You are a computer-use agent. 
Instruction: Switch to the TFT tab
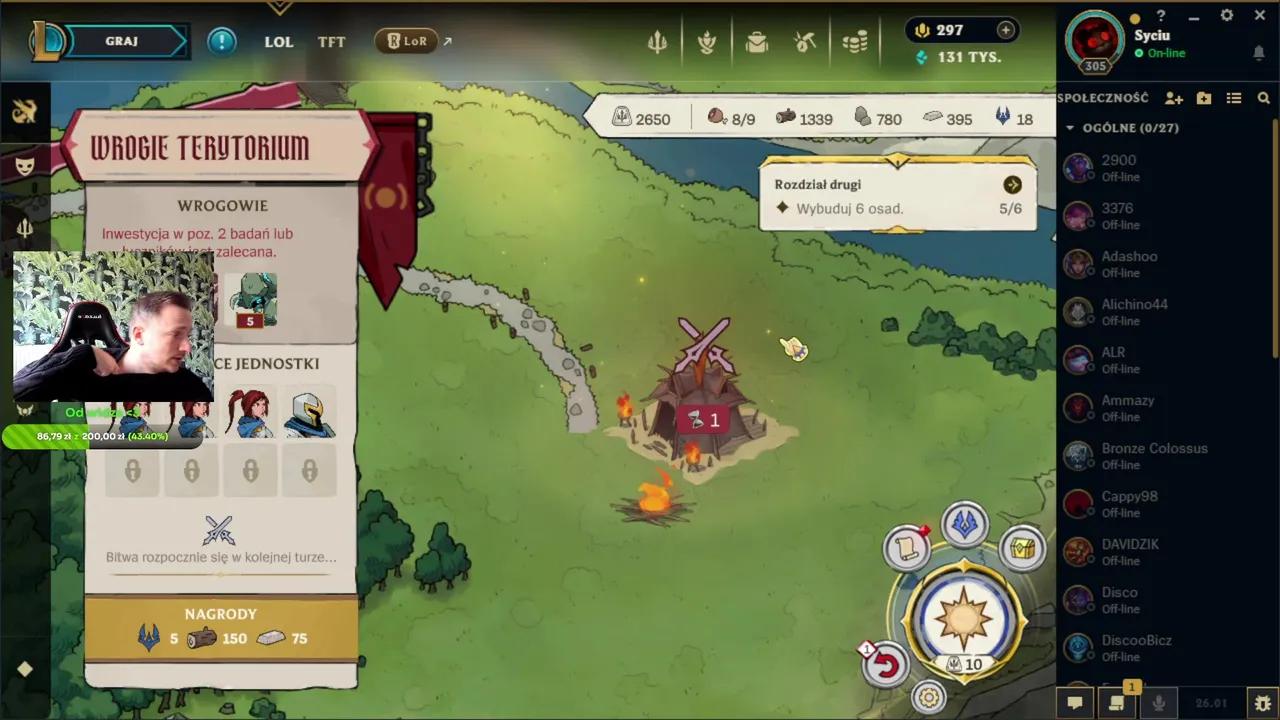pyautogui.click(x=331, y=42)
